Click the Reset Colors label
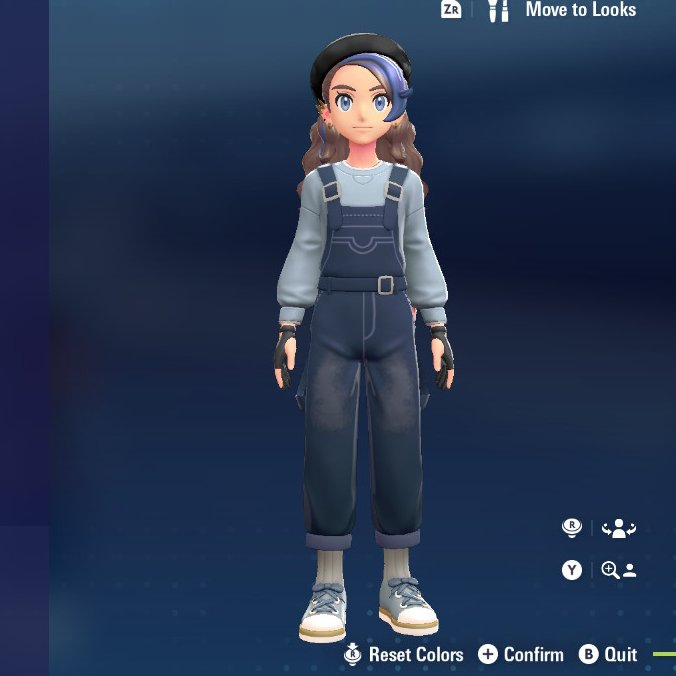This screenshot has width=676, height=676. click(x=415, y=655)
